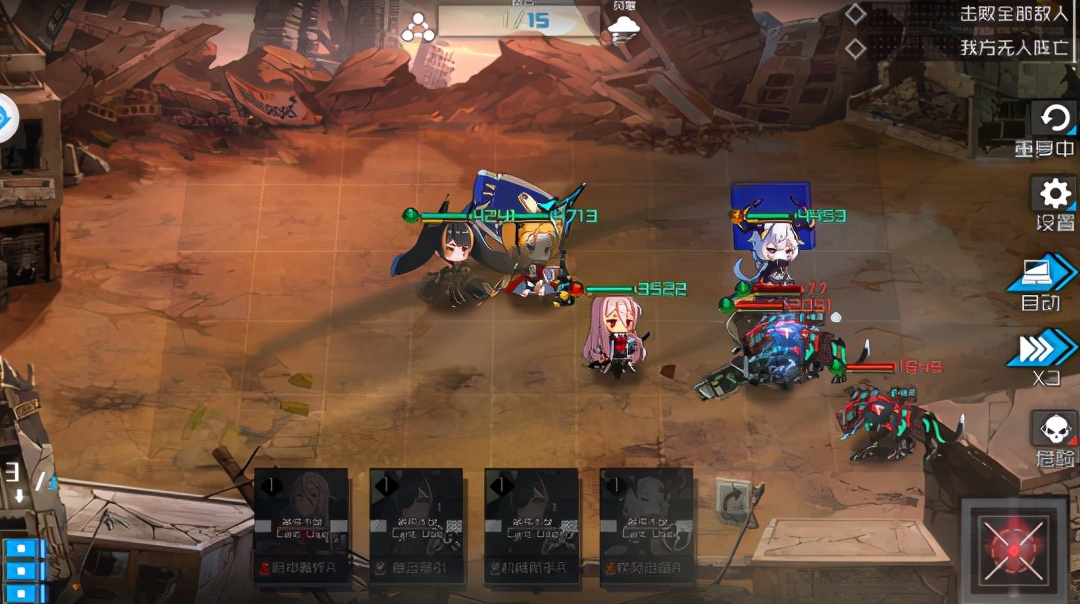Open the settings gear button

(x=1054, y=194)
